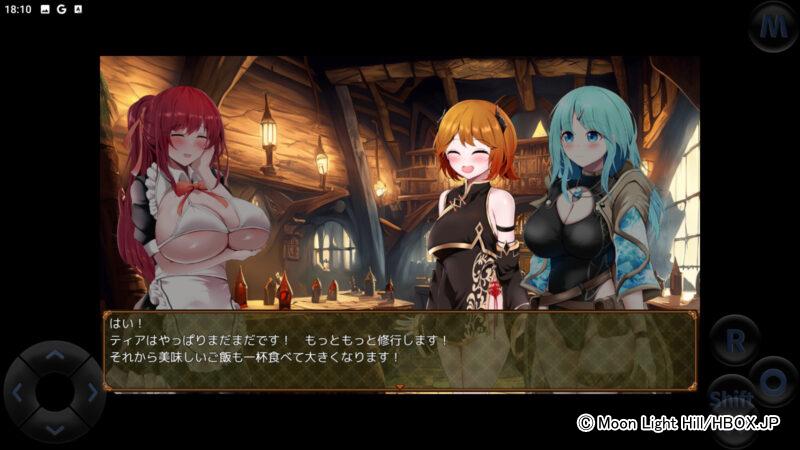Tap the D-pad right arrow
The width and height of the screenshot is (800, 450).
tap(91, 392)
